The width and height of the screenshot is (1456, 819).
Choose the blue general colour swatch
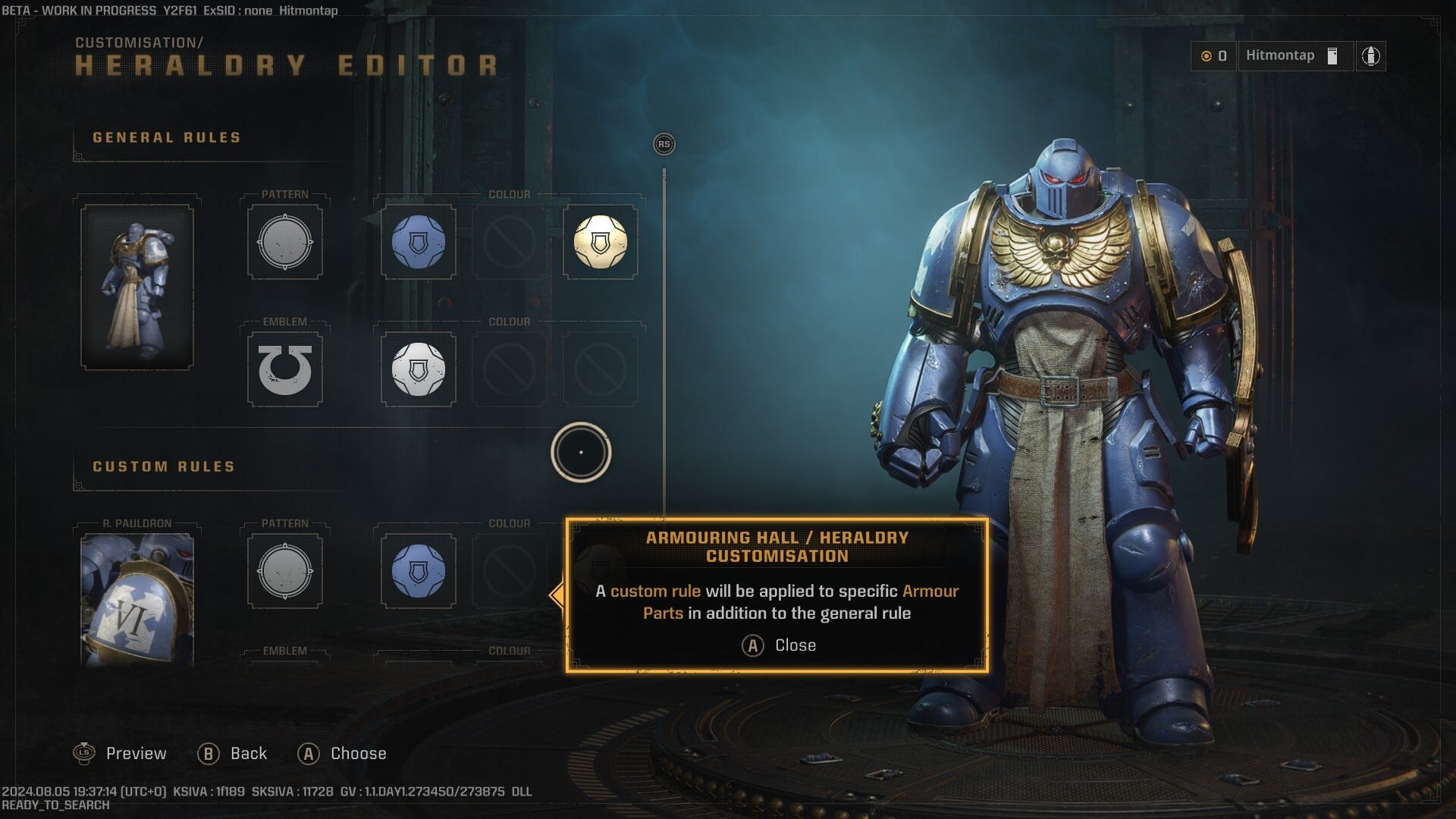[x=418, y=243]
